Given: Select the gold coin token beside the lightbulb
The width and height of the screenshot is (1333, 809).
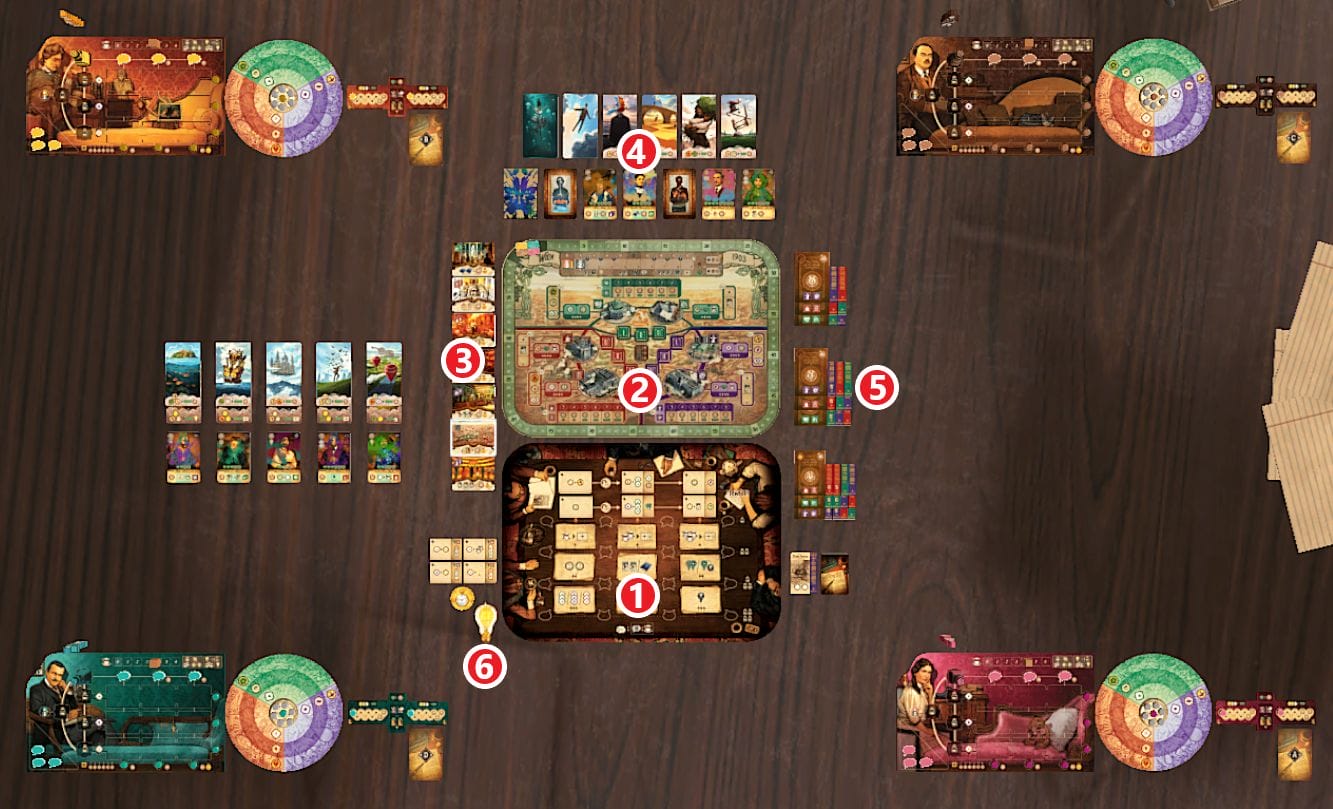Looking at the screenshot, I should pyautogui.click(x=461, y=598).
